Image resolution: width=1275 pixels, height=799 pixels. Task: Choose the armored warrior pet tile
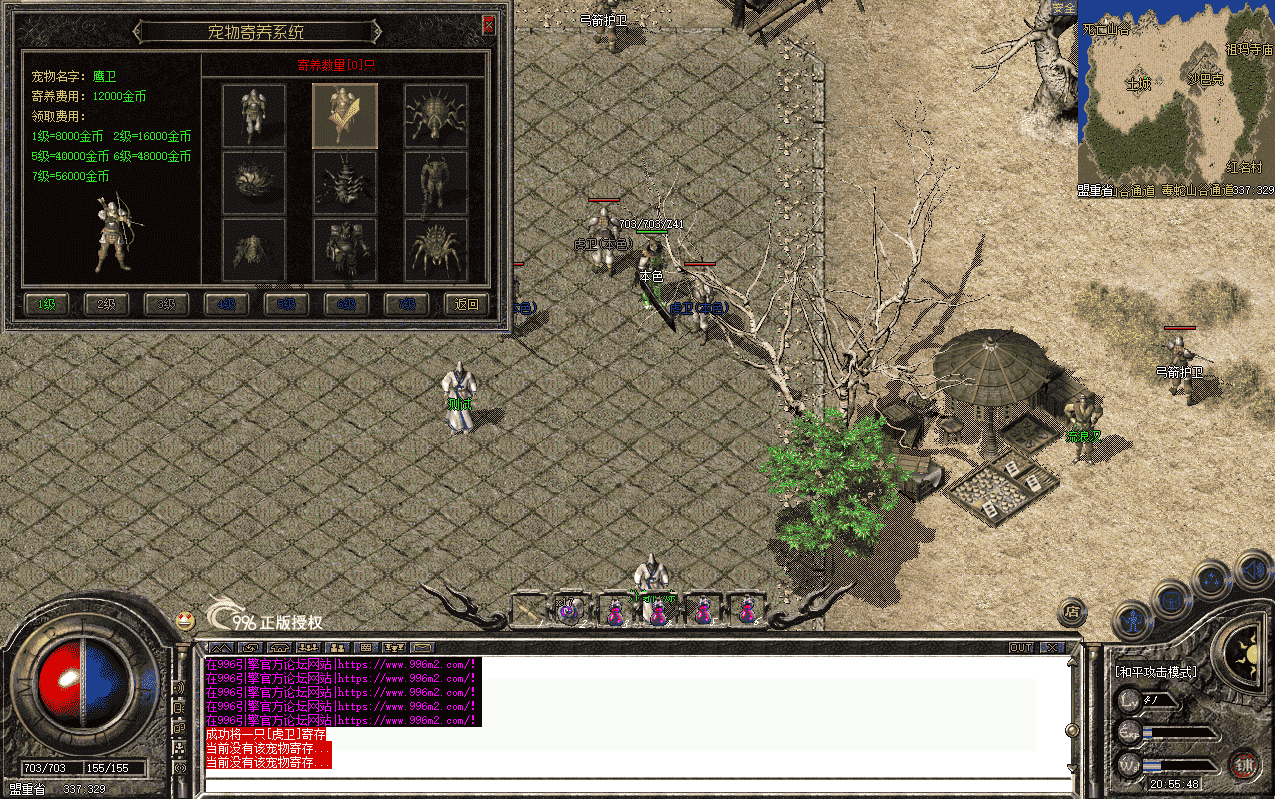tap(254, 115)
